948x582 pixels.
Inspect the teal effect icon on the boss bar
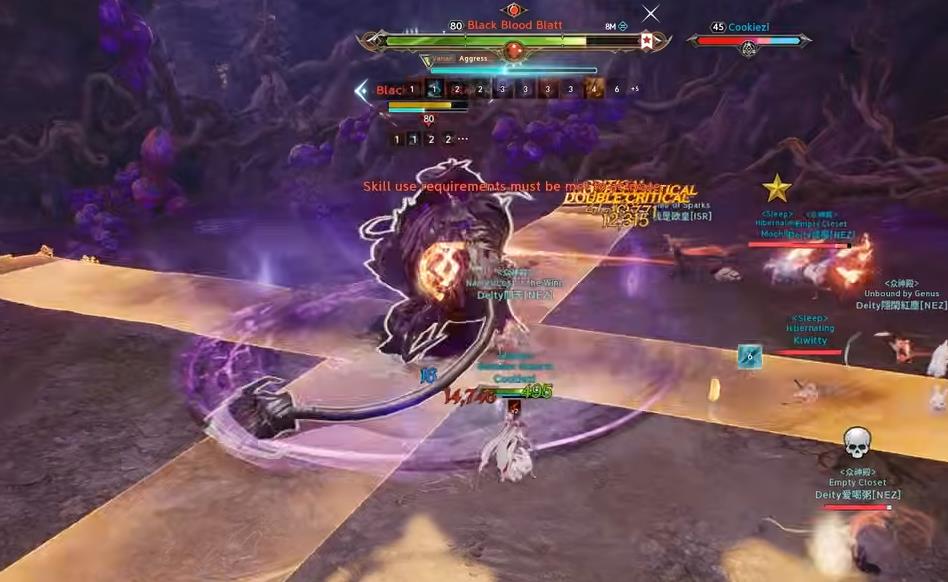[x=435, y=89]
